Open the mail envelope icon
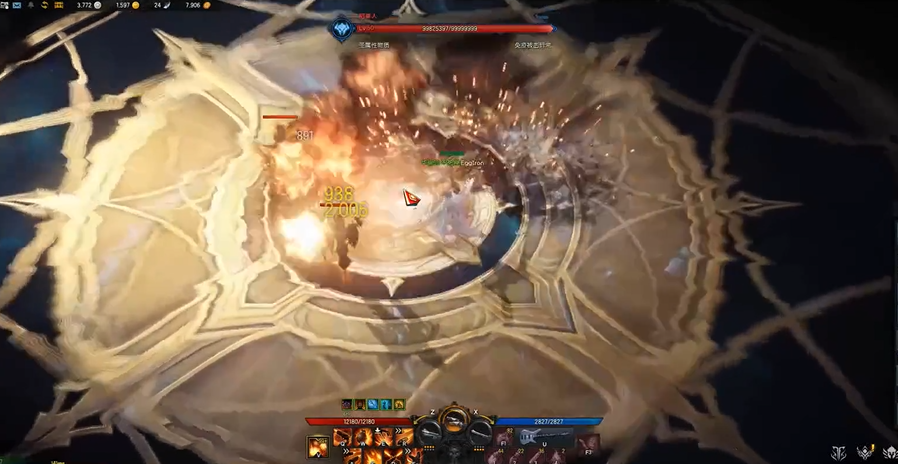The height and width of the screenshot is (464, 898). point(17,5)
